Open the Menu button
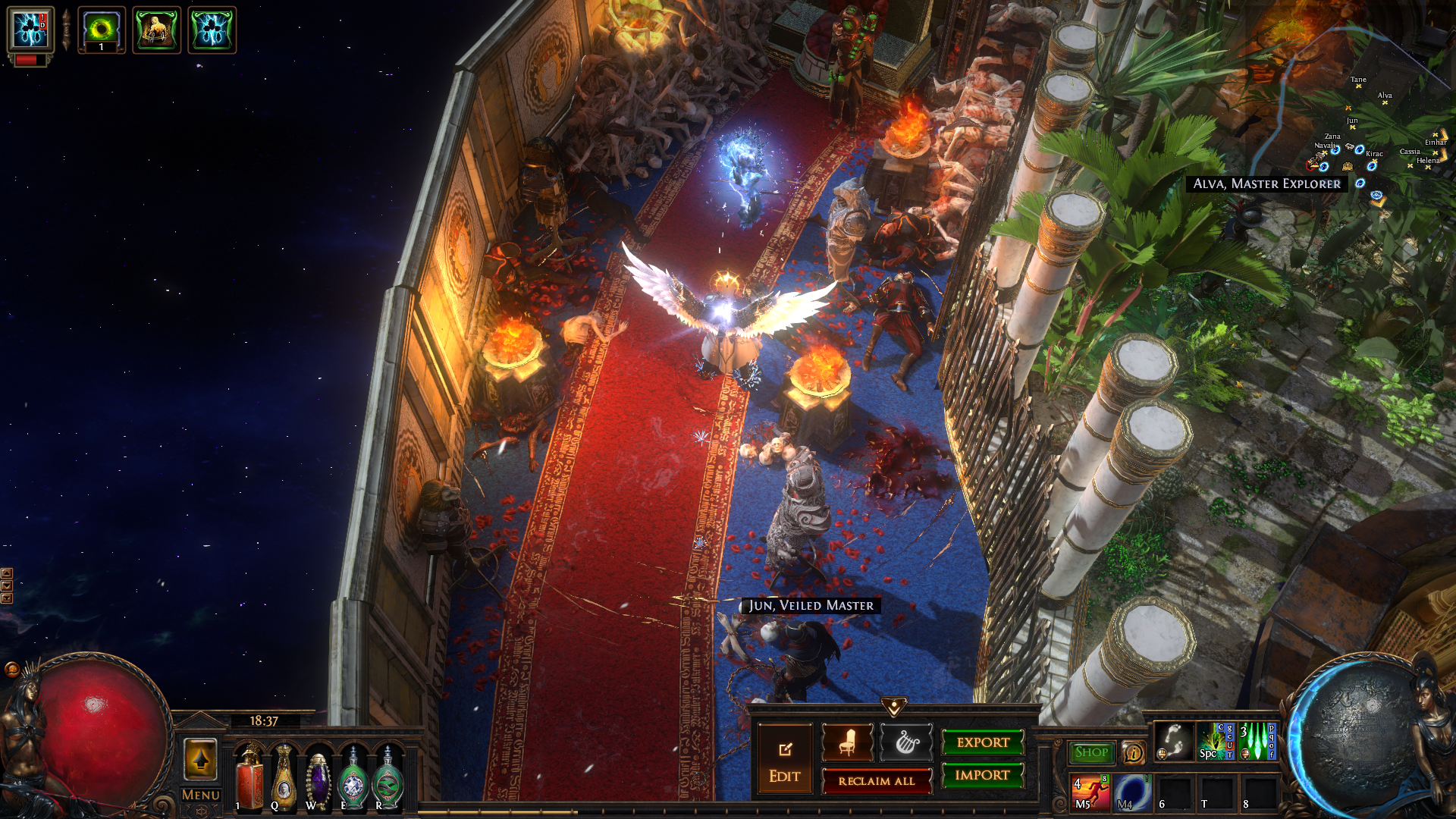 201,795
